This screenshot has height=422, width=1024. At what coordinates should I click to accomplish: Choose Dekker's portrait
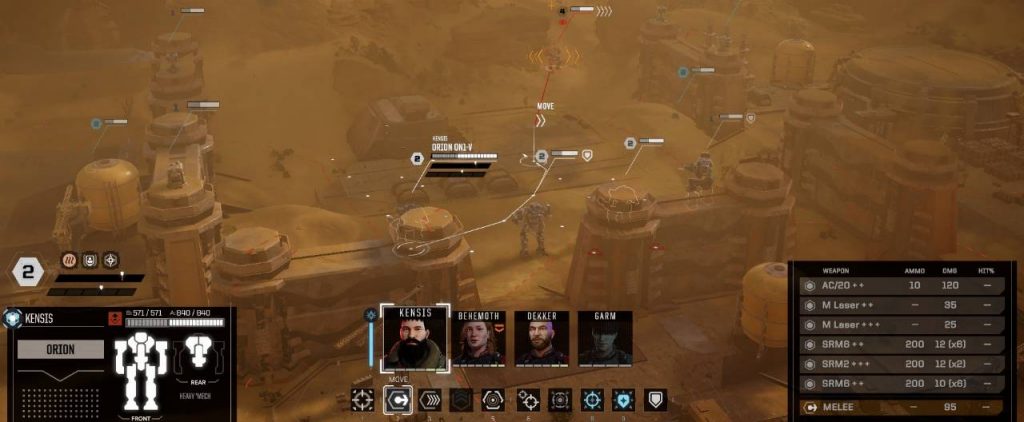541,340
